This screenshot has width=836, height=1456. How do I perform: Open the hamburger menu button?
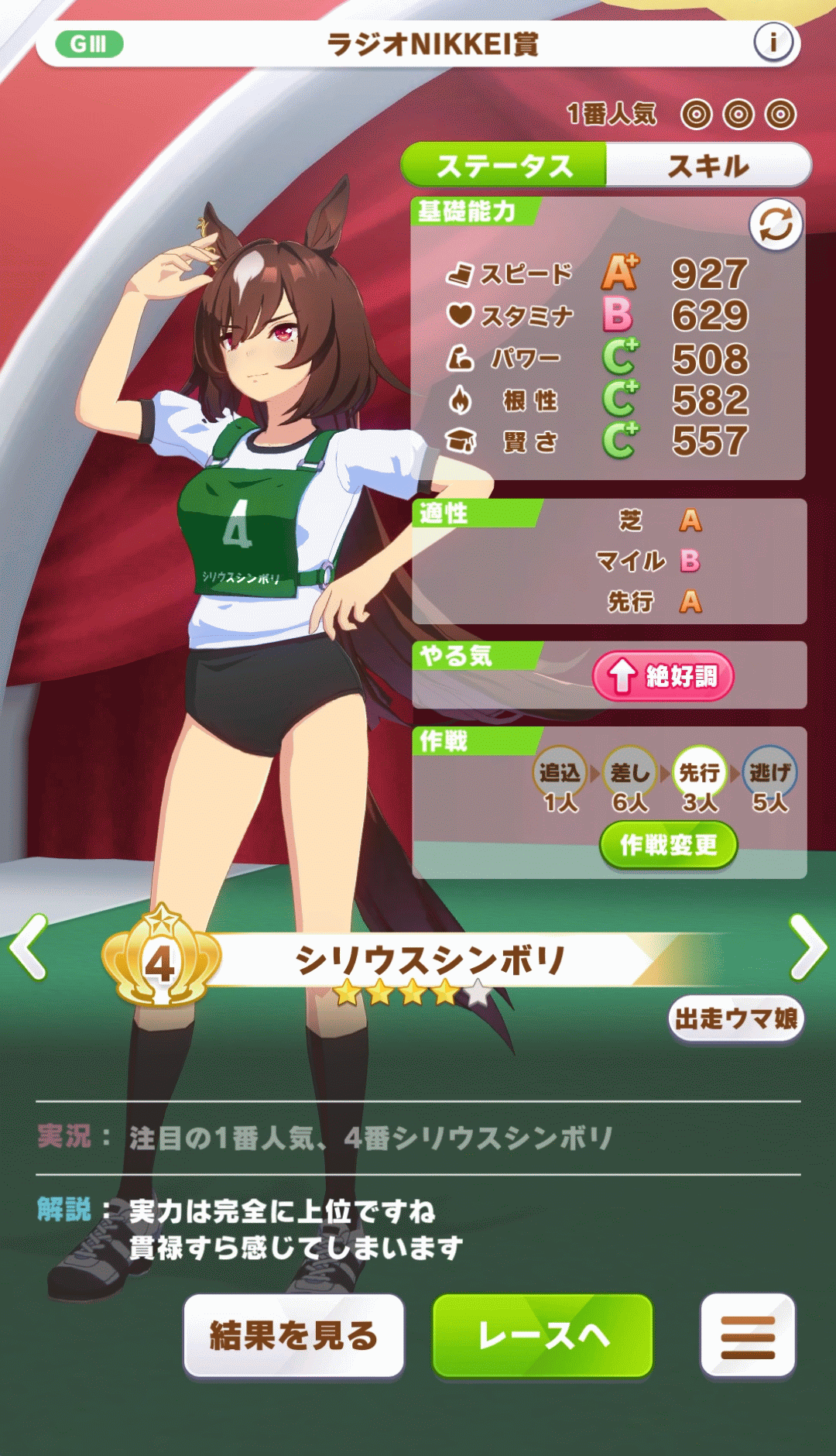click(748, 1336)
